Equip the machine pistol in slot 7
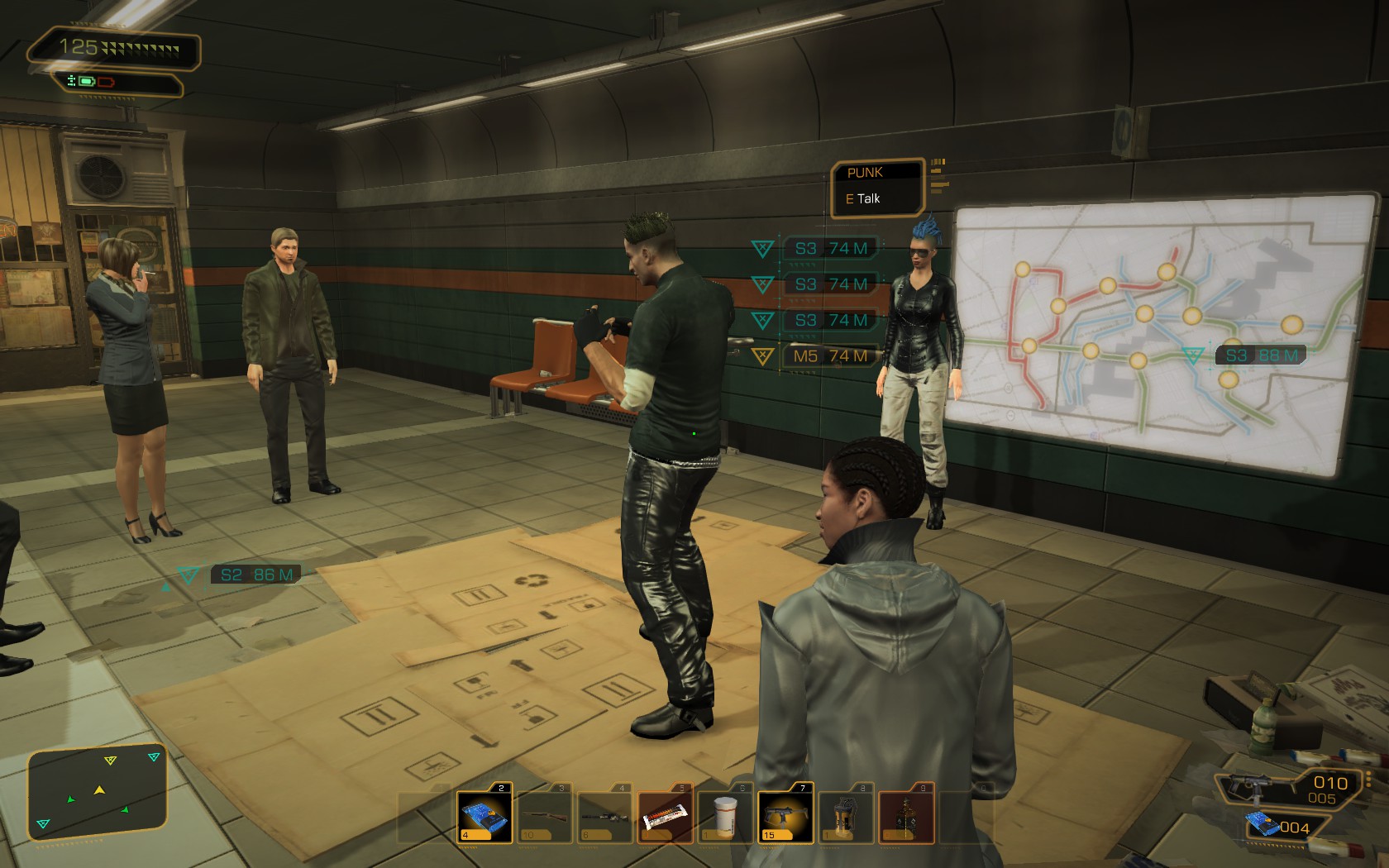1389x868 pixels. point(785,815)
